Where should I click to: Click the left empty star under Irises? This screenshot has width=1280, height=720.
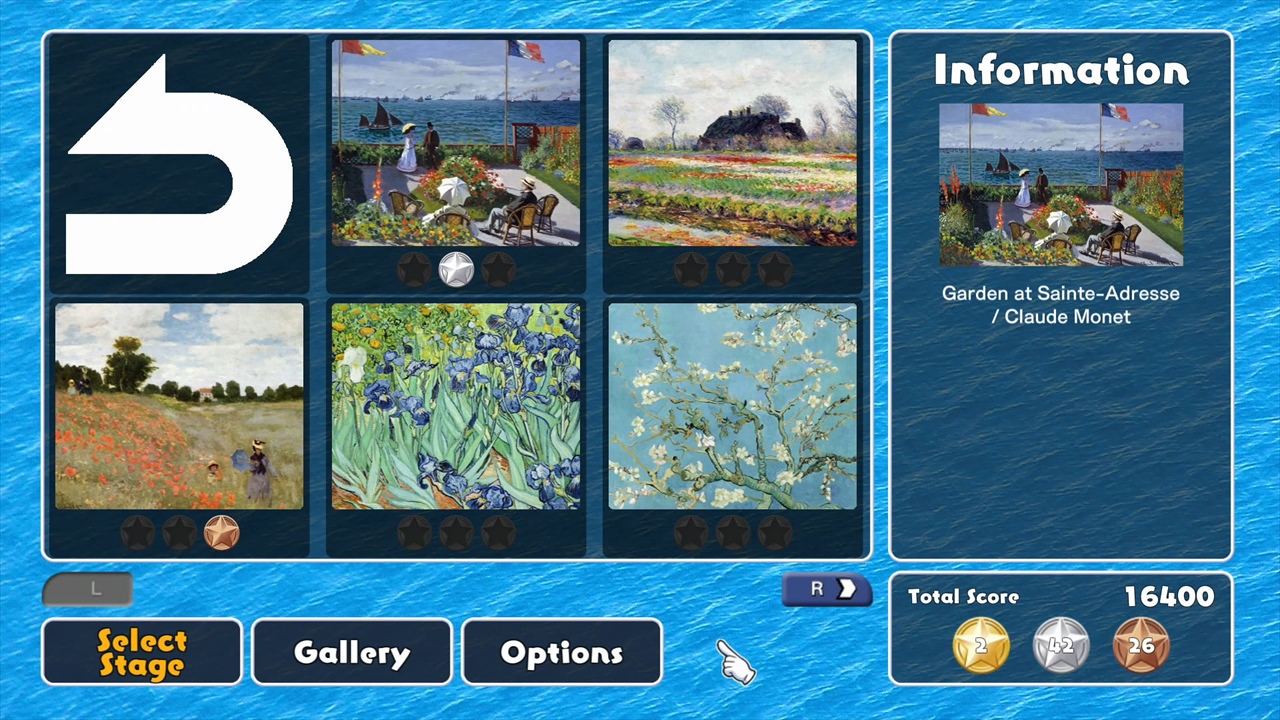coord(415,533)
